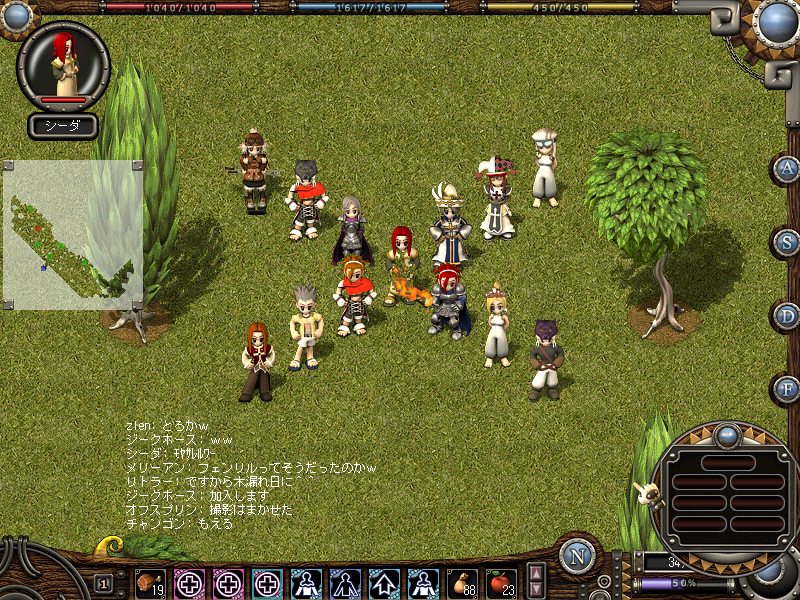
Task: Click the blue orb atop the menu panel
Action: [727, 436]
